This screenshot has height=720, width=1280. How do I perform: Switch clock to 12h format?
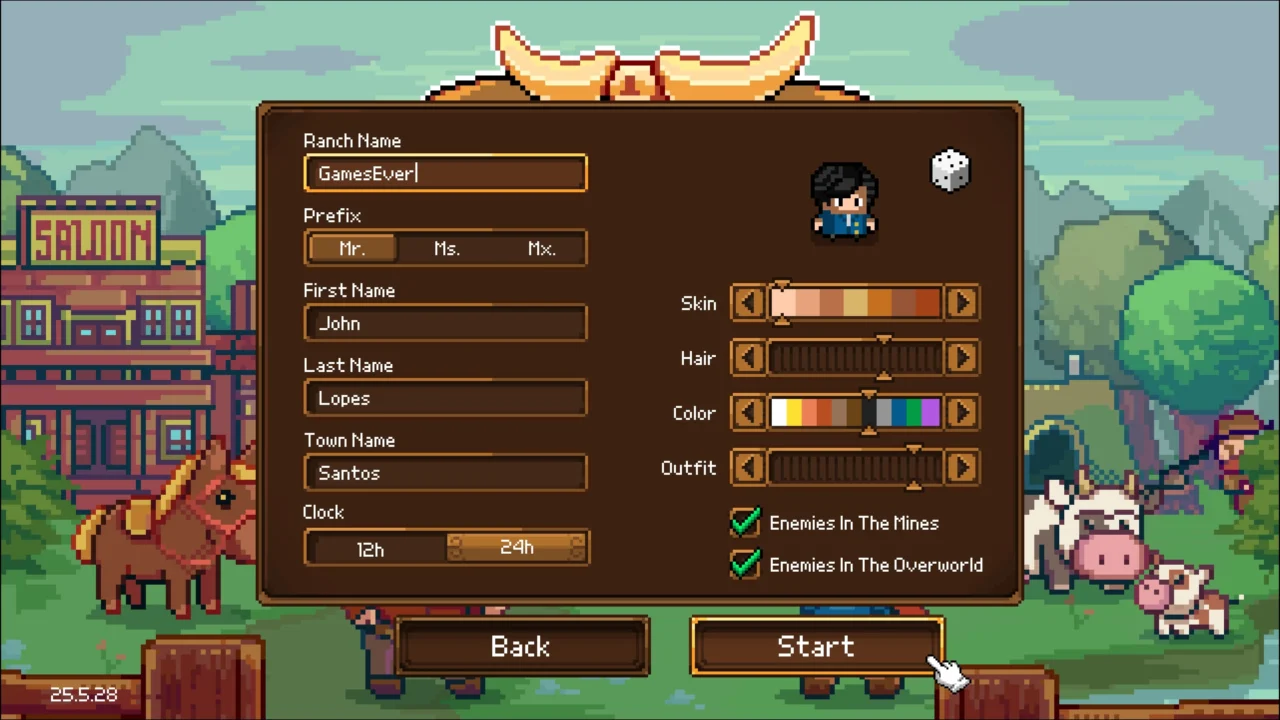click(371, 548)
